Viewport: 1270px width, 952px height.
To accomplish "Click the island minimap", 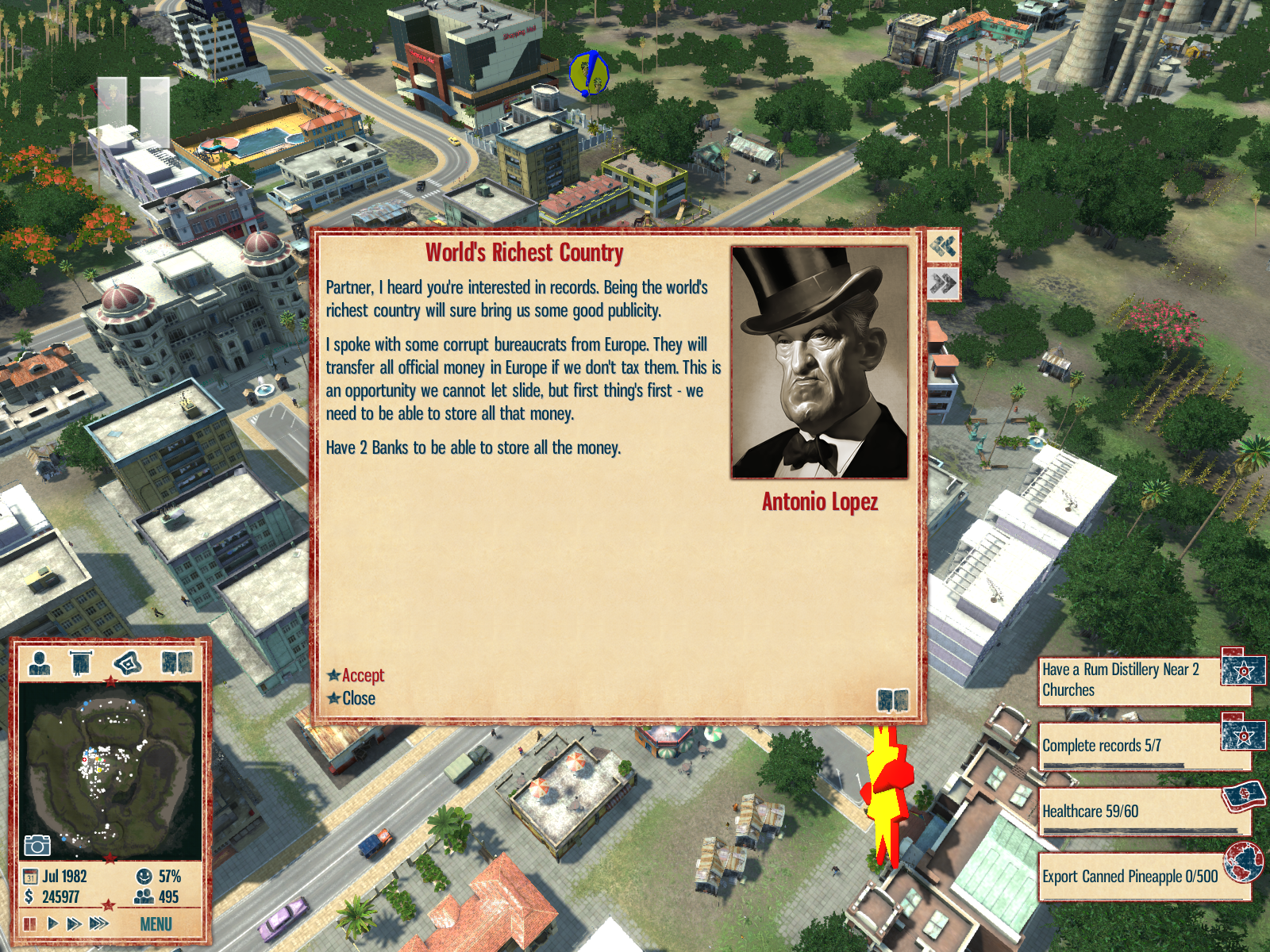I will (110, 770).
